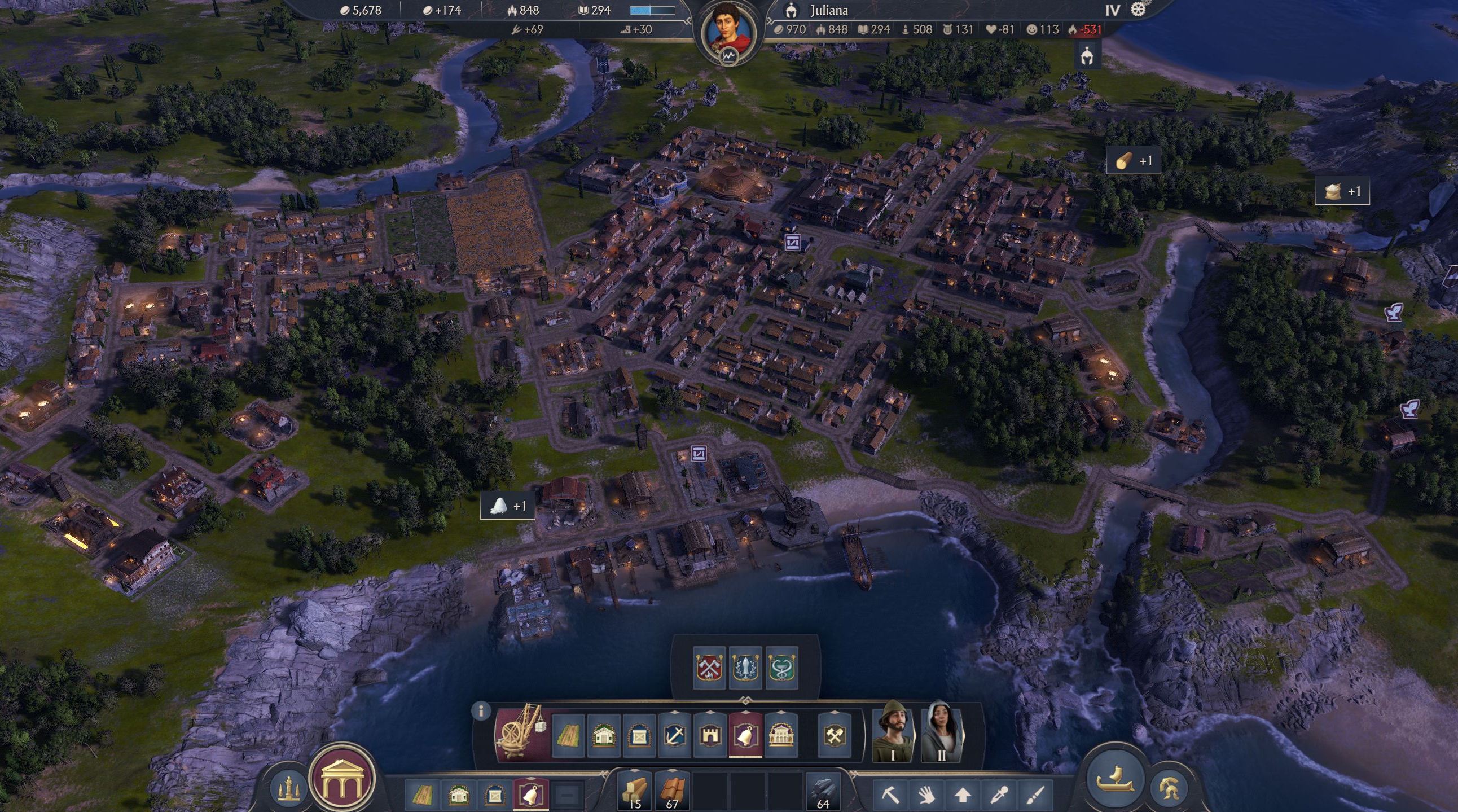This screenshot has width=1458, height=812.
Task: Select the crossed hammers building category
Action: point(835,736)
